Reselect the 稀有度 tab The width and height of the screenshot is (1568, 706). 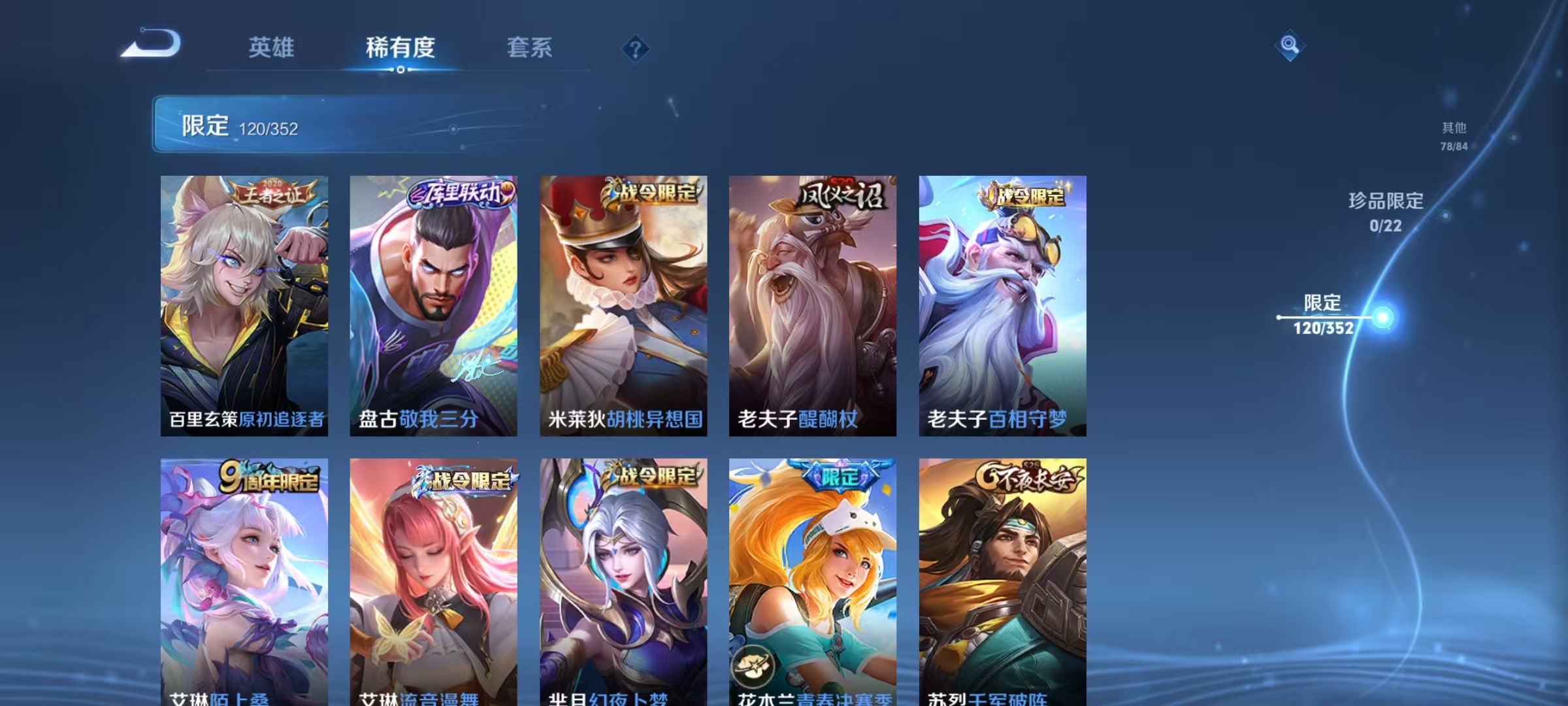(x=400, y=48)
